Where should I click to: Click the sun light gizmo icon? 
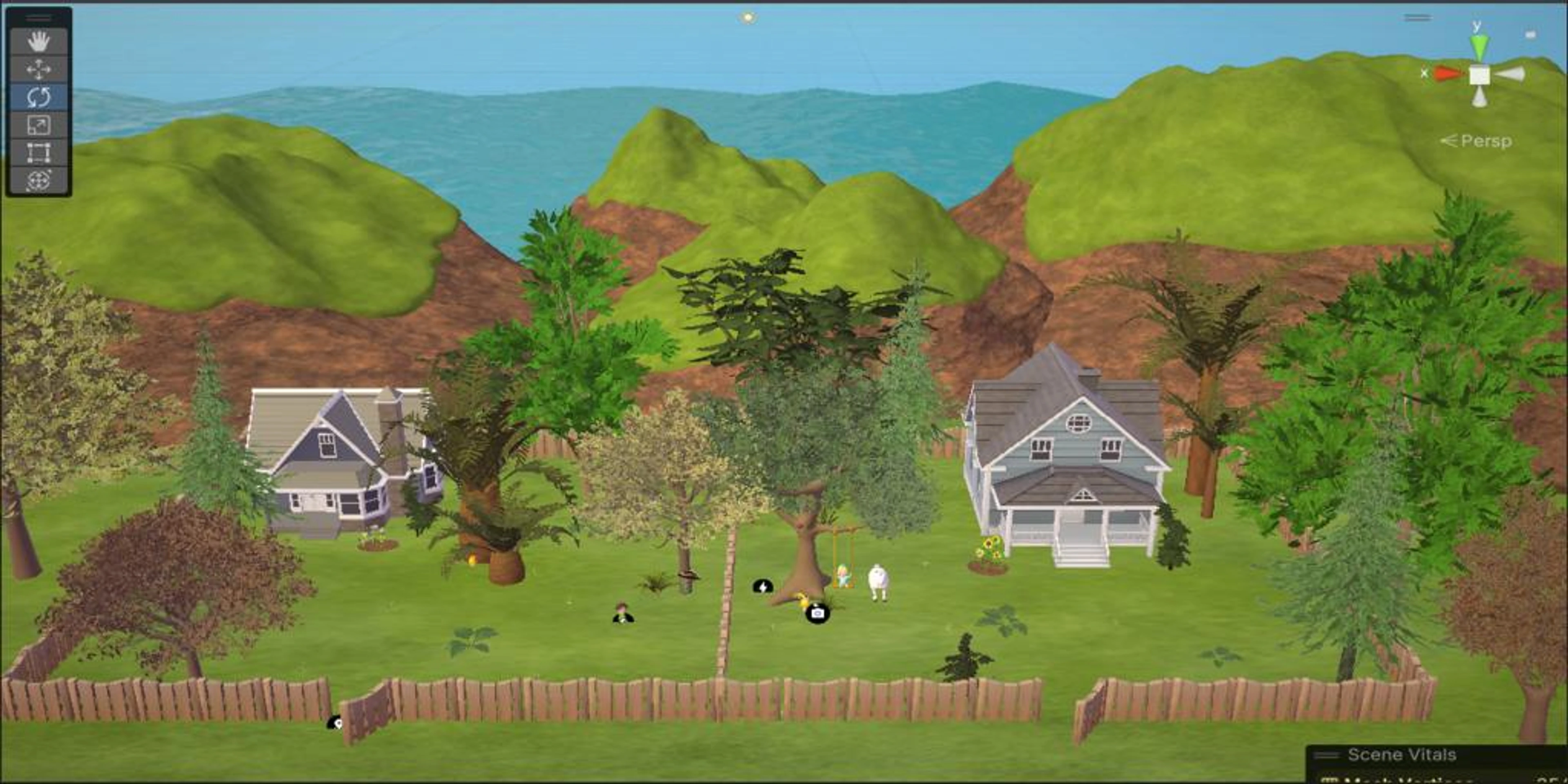point(748,18)
